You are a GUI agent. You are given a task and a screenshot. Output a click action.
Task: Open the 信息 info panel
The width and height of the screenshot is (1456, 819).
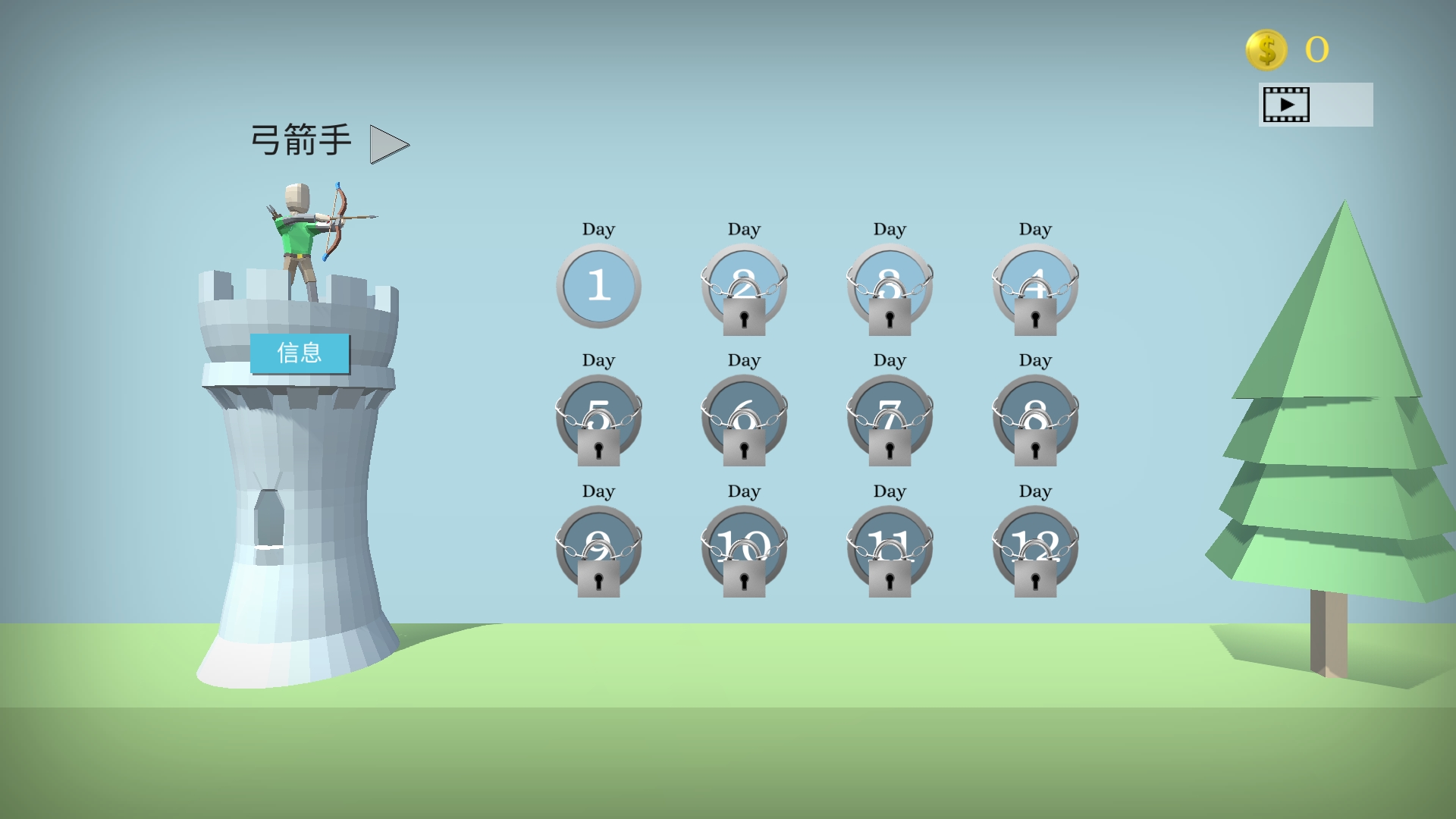pos(300,351)
